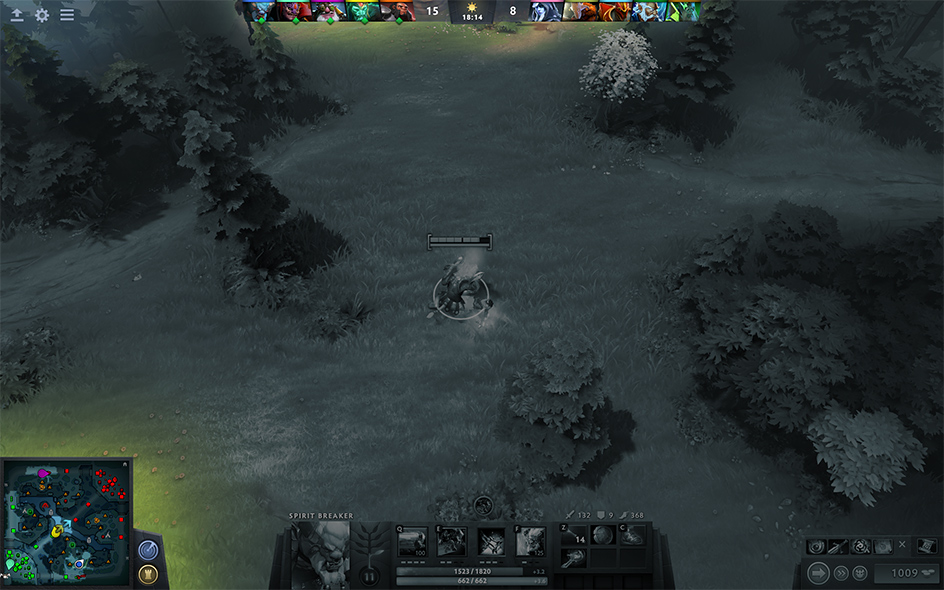Click the large arrow courier deliver button
Viewport: 944px width, 590px height.
[819, 573]
